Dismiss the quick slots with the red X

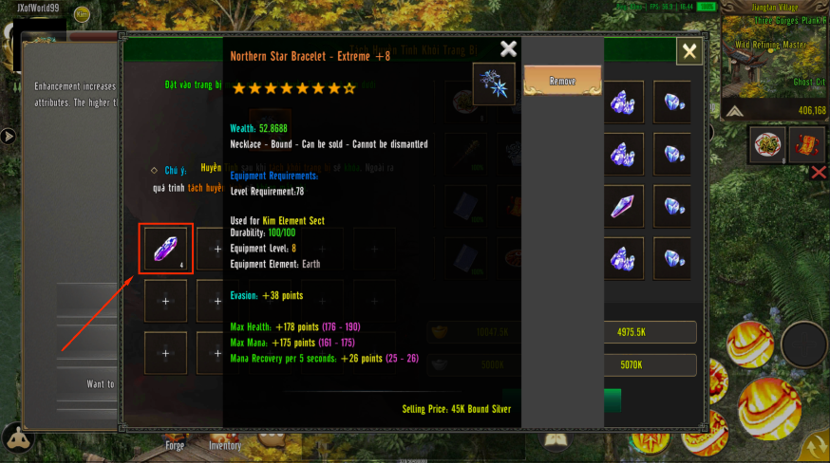[x=818, y=173]
